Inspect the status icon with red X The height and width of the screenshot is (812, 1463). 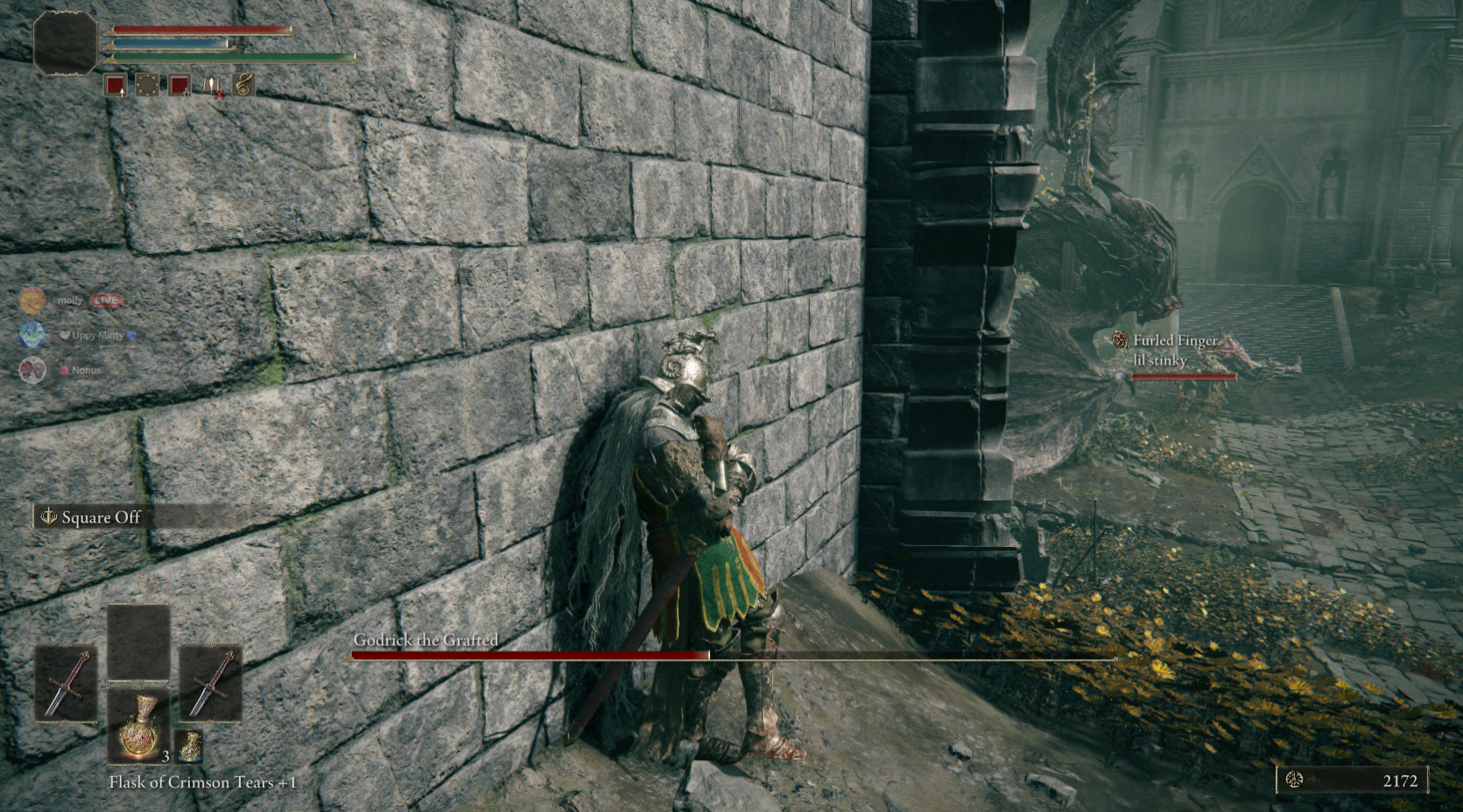coord(213,86)
